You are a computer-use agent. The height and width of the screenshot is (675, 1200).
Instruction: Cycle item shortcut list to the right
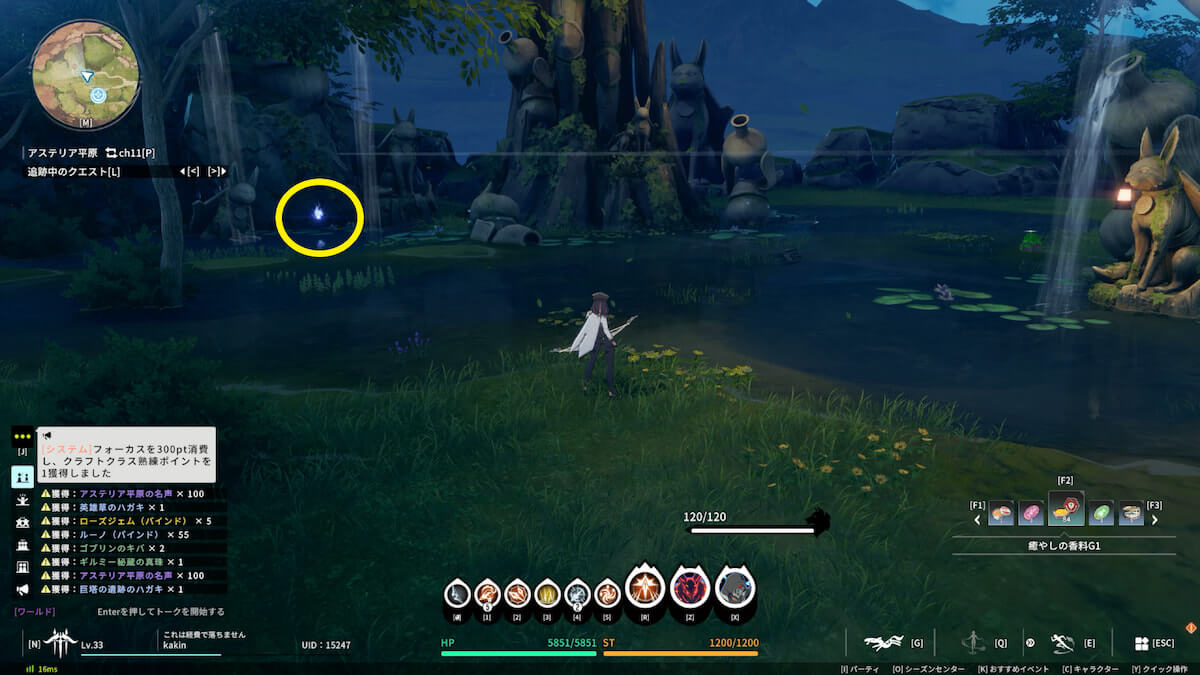(x=1155, y=520)
